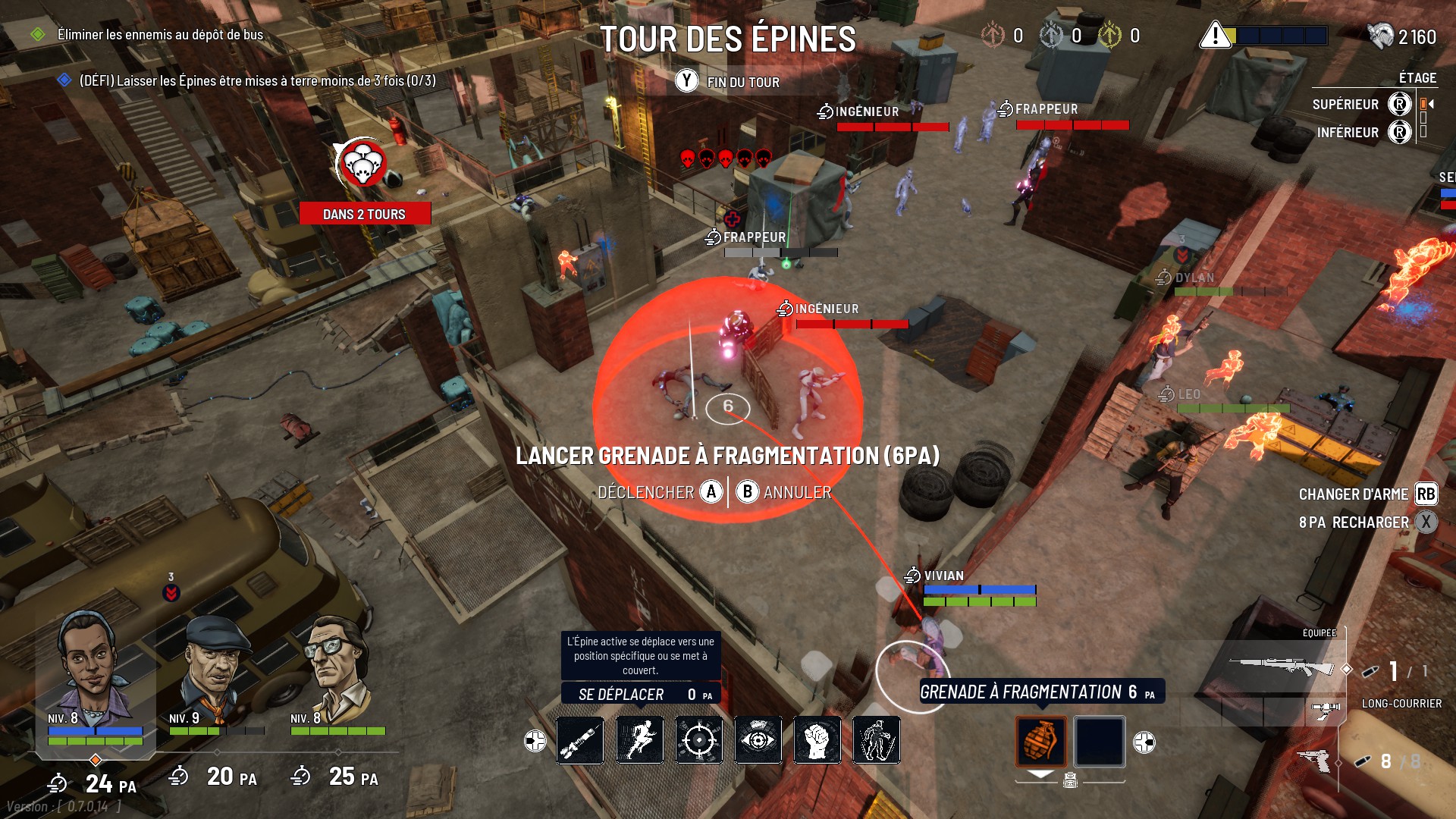This screenshot has width=1456, height=819.
Task: Cancel the grenade throw with Annuler
Action: tap(747, 492)
